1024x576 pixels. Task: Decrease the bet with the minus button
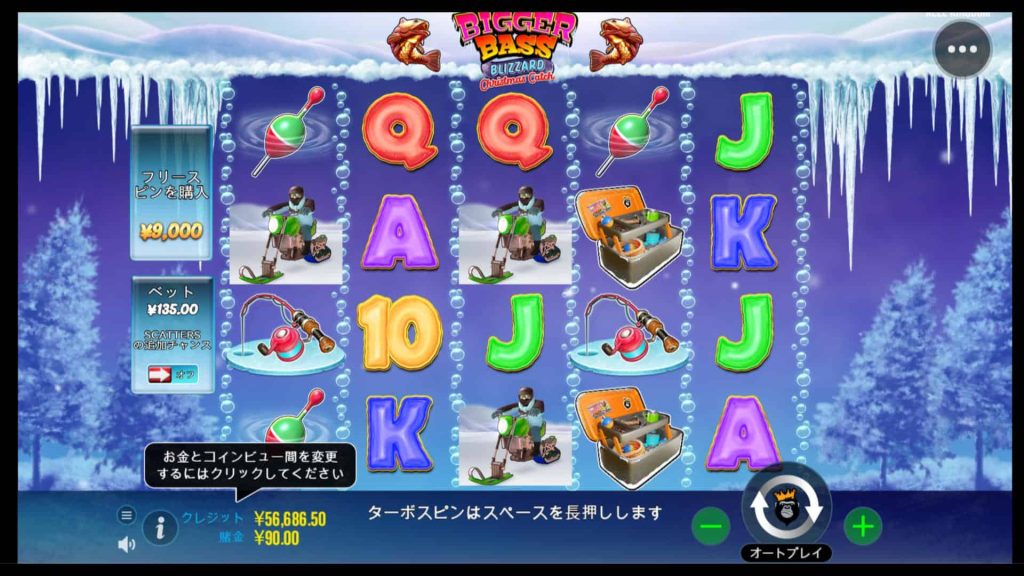point(711,525)
